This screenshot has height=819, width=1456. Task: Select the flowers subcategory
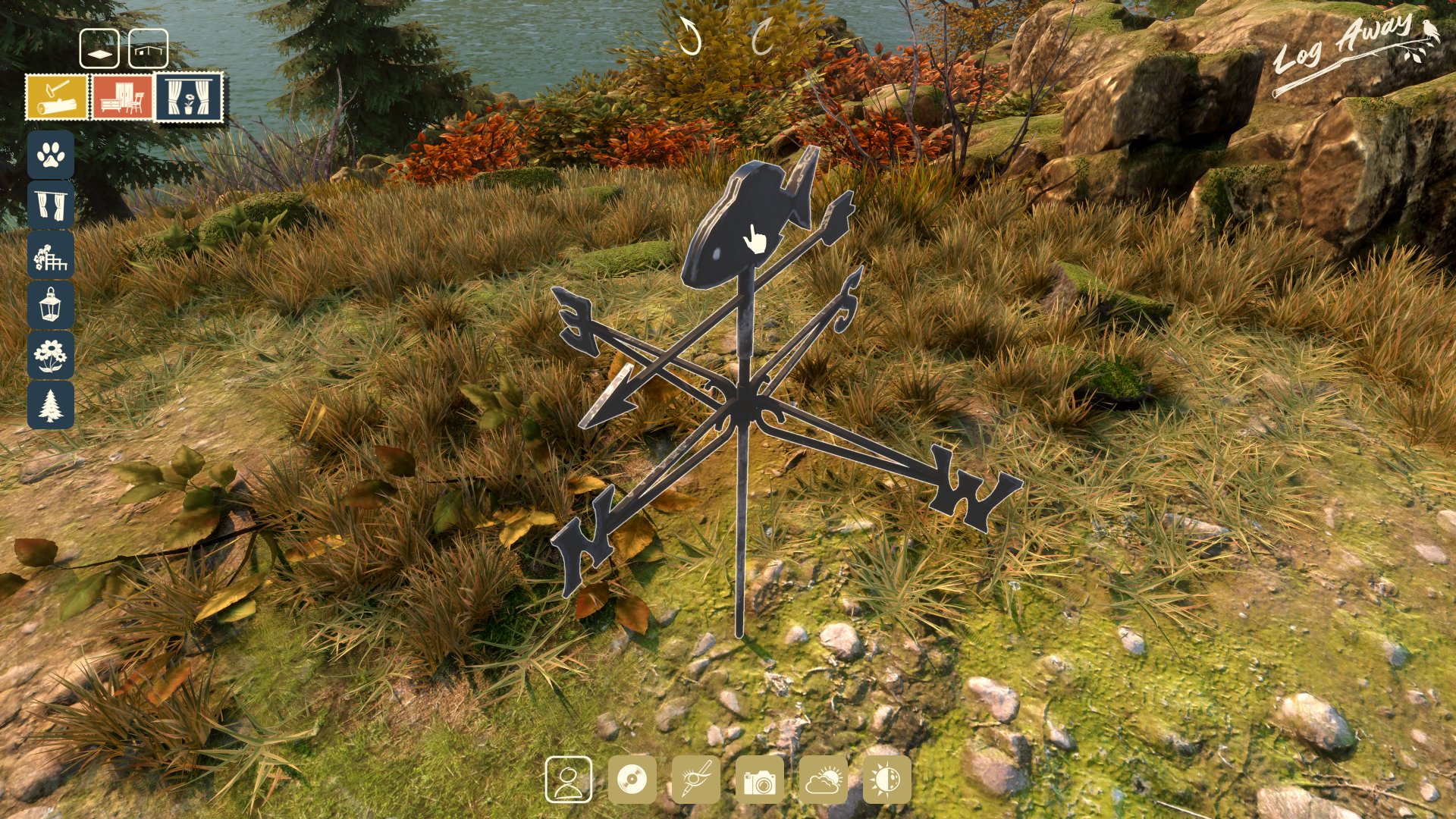pyautogui.click(x=51, y=355)
